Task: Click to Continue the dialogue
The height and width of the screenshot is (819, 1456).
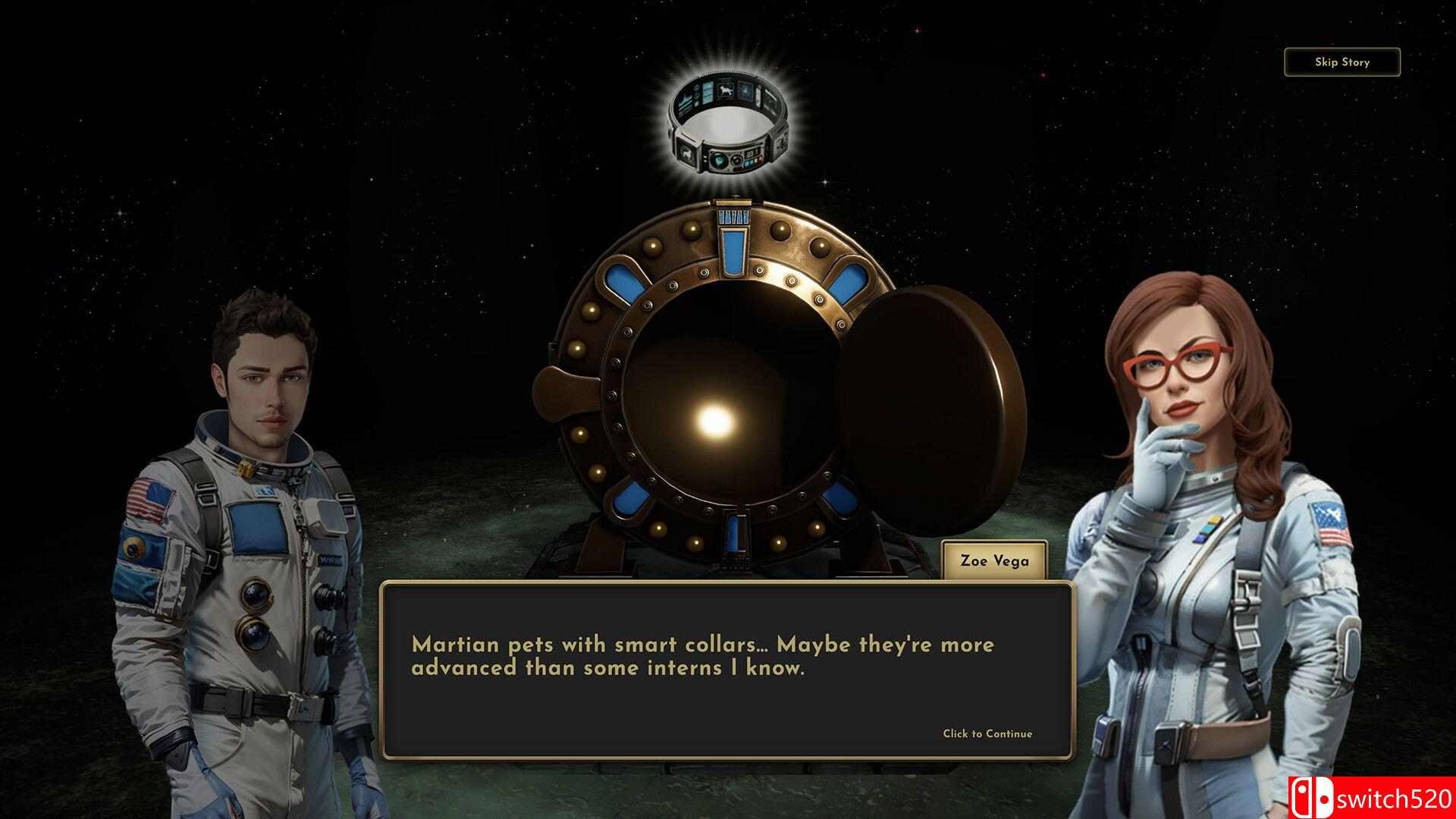Action: coord(987,733)
